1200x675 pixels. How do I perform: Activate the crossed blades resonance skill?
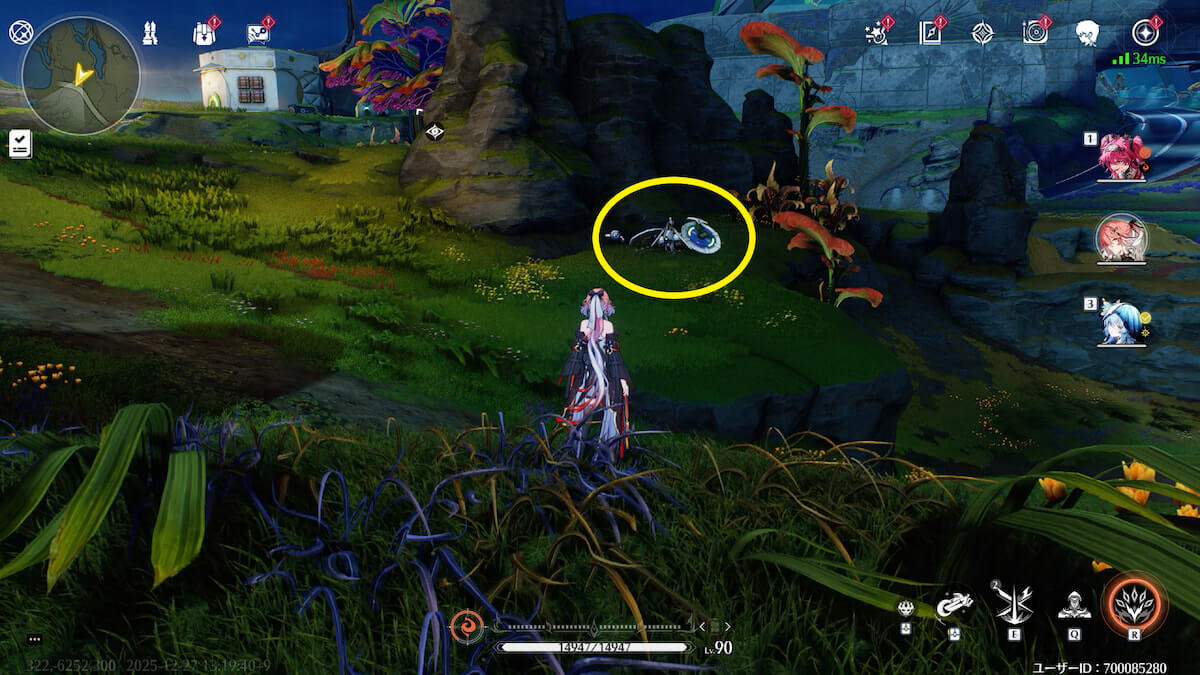tap(1013, 603)
